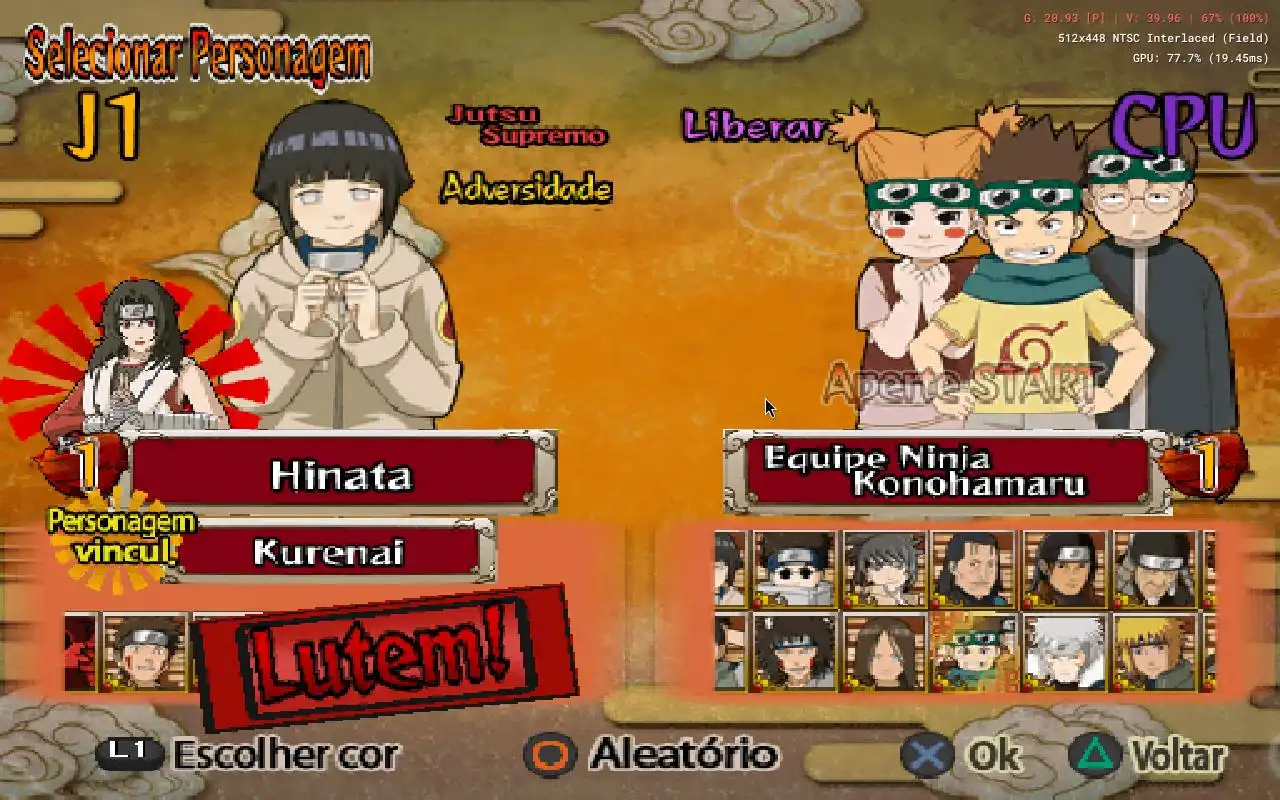Choose the Kurenai linked character plate
This screenshot has width=1280, height=800.
[x=327, y=551]
